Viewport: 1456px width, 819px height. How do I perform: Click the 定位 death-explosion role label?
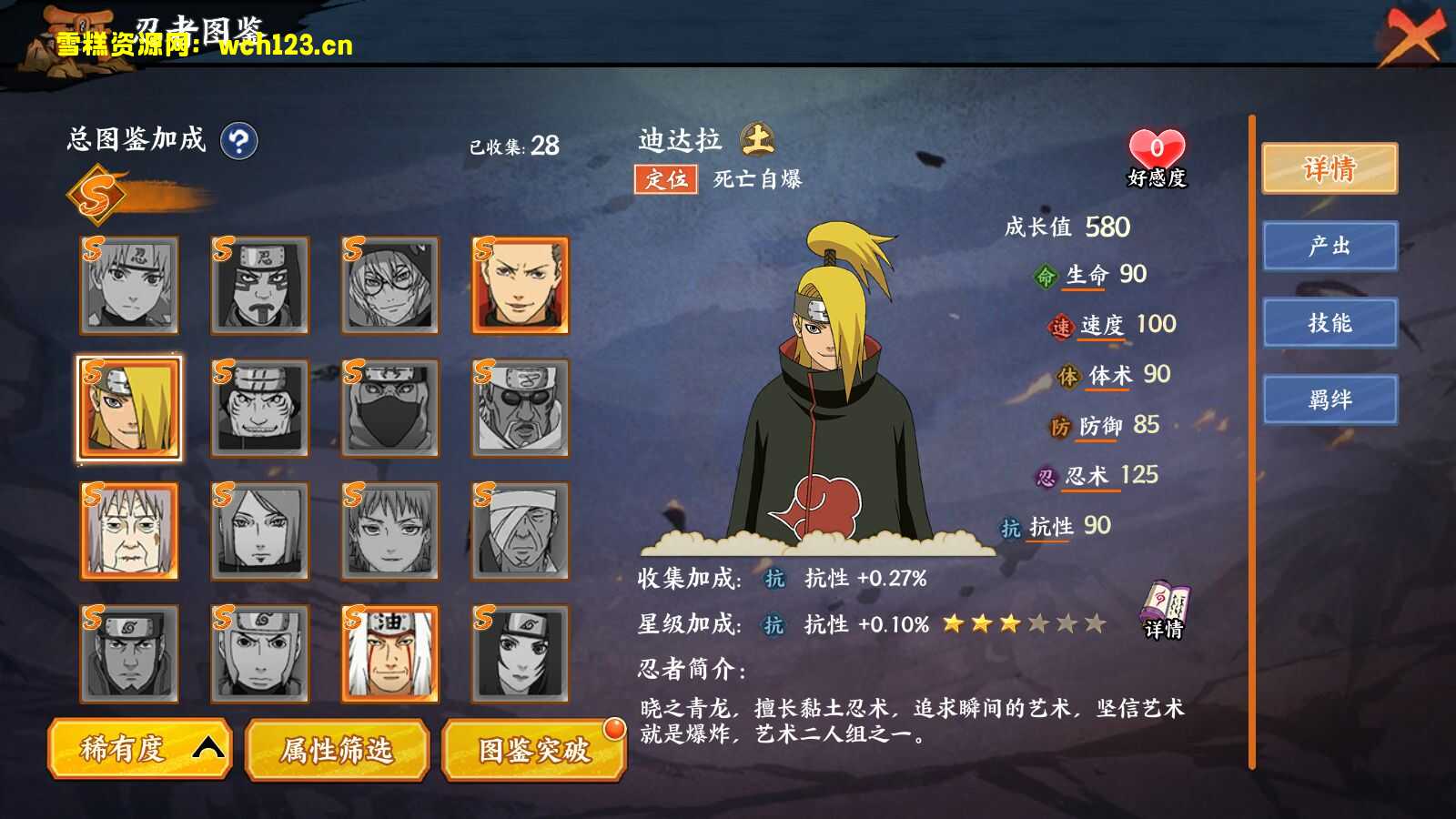coord(667,179)
